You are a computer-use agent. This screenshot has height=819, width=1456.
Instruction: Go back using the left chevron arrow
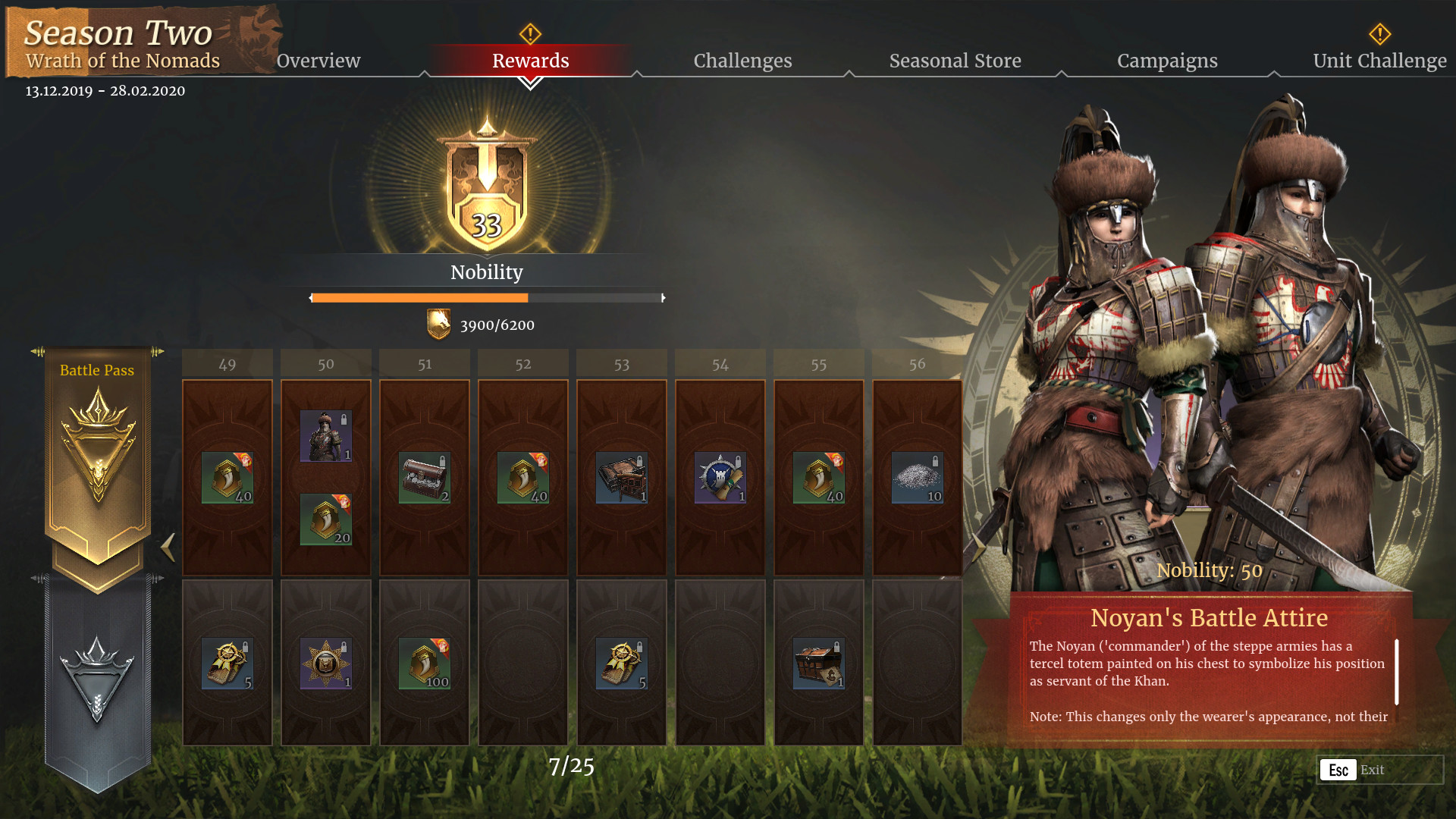pos(168,548)
